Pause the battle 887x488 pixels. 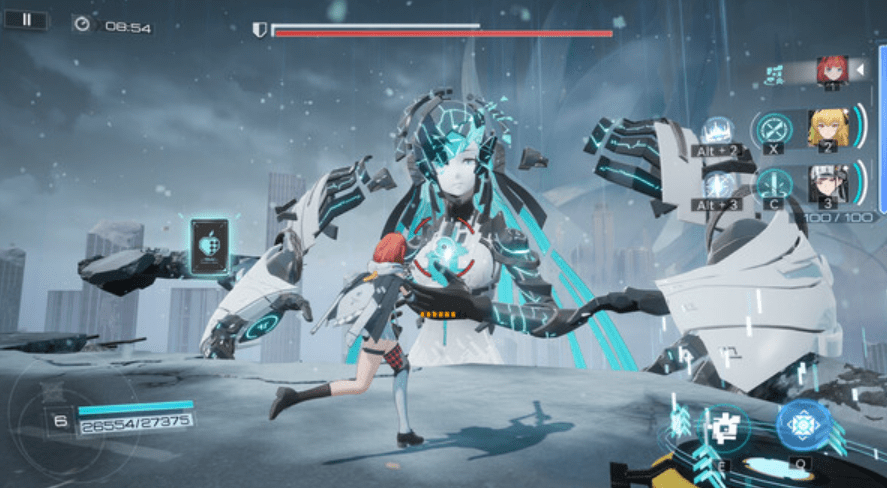coord(26,19)
